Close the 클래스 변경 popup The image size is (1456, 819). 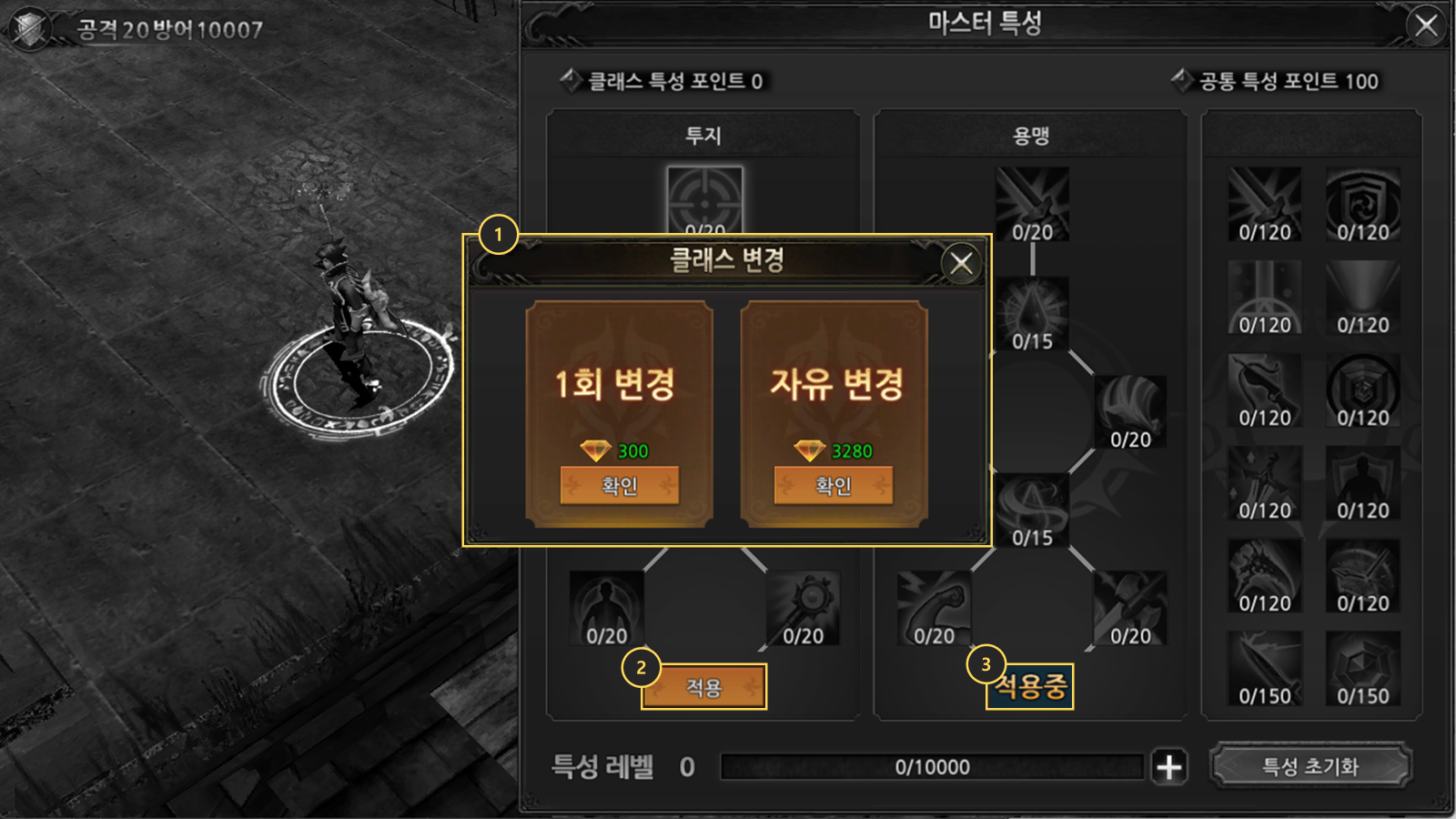pyautogui.click(x=961, y=264)
